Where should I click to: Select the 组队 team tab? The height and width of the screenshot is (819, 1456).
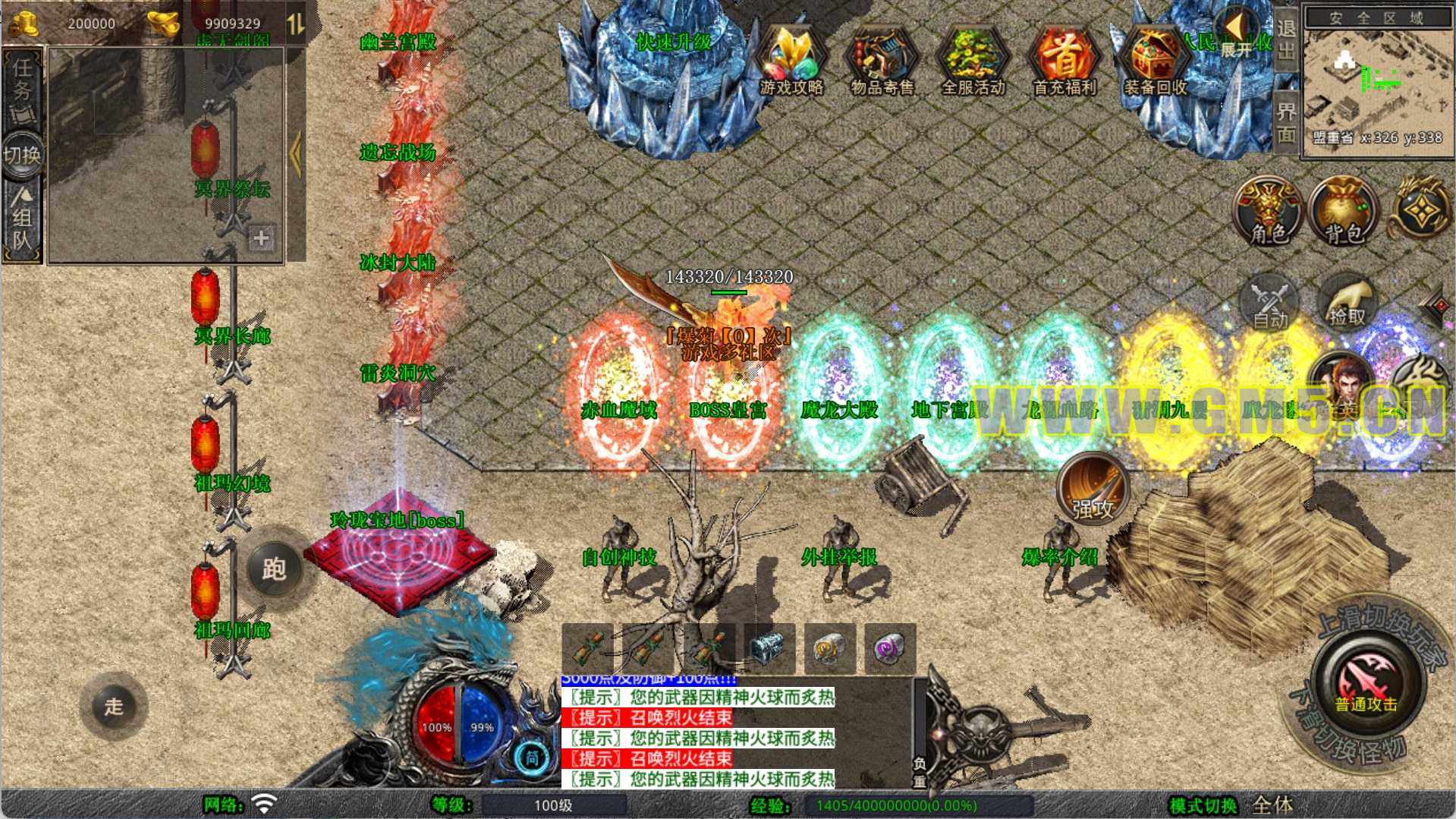click(x=22, y=222)
